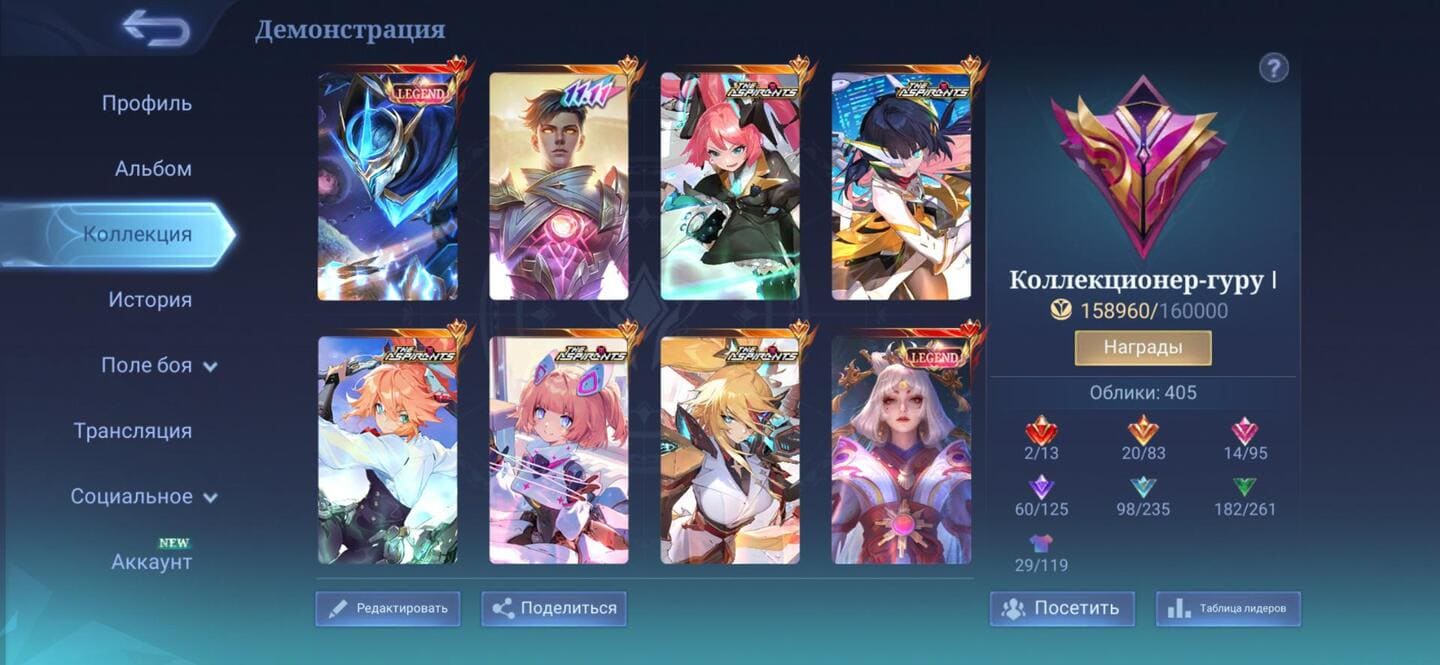Click the Редактировать button

388,608
